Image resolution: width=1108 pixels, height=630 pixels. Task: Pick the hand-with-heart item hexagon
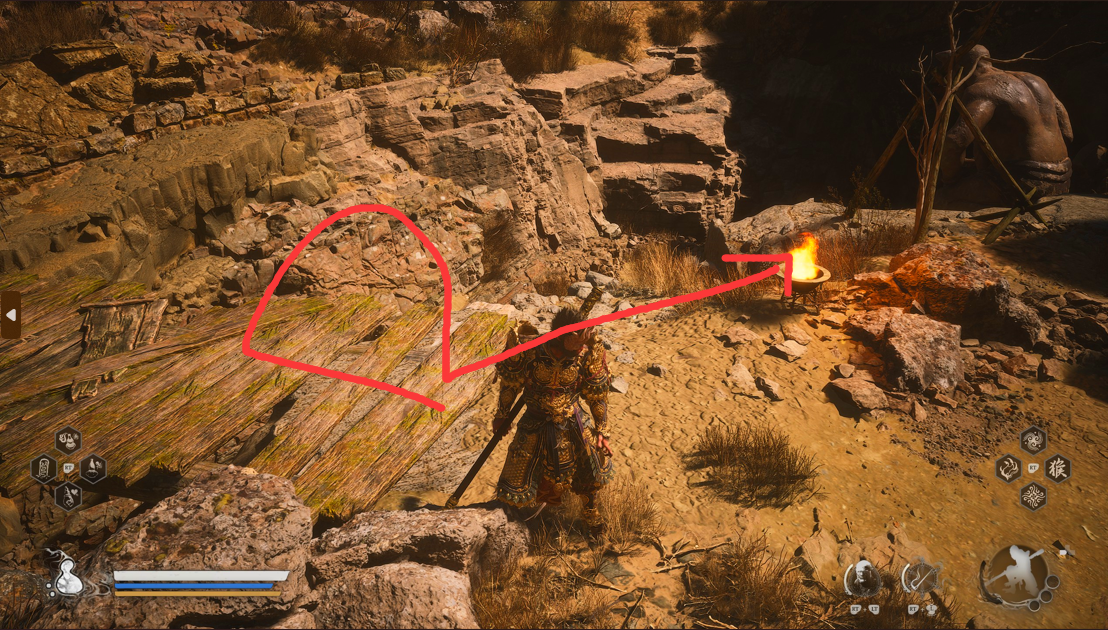[68, 494]
